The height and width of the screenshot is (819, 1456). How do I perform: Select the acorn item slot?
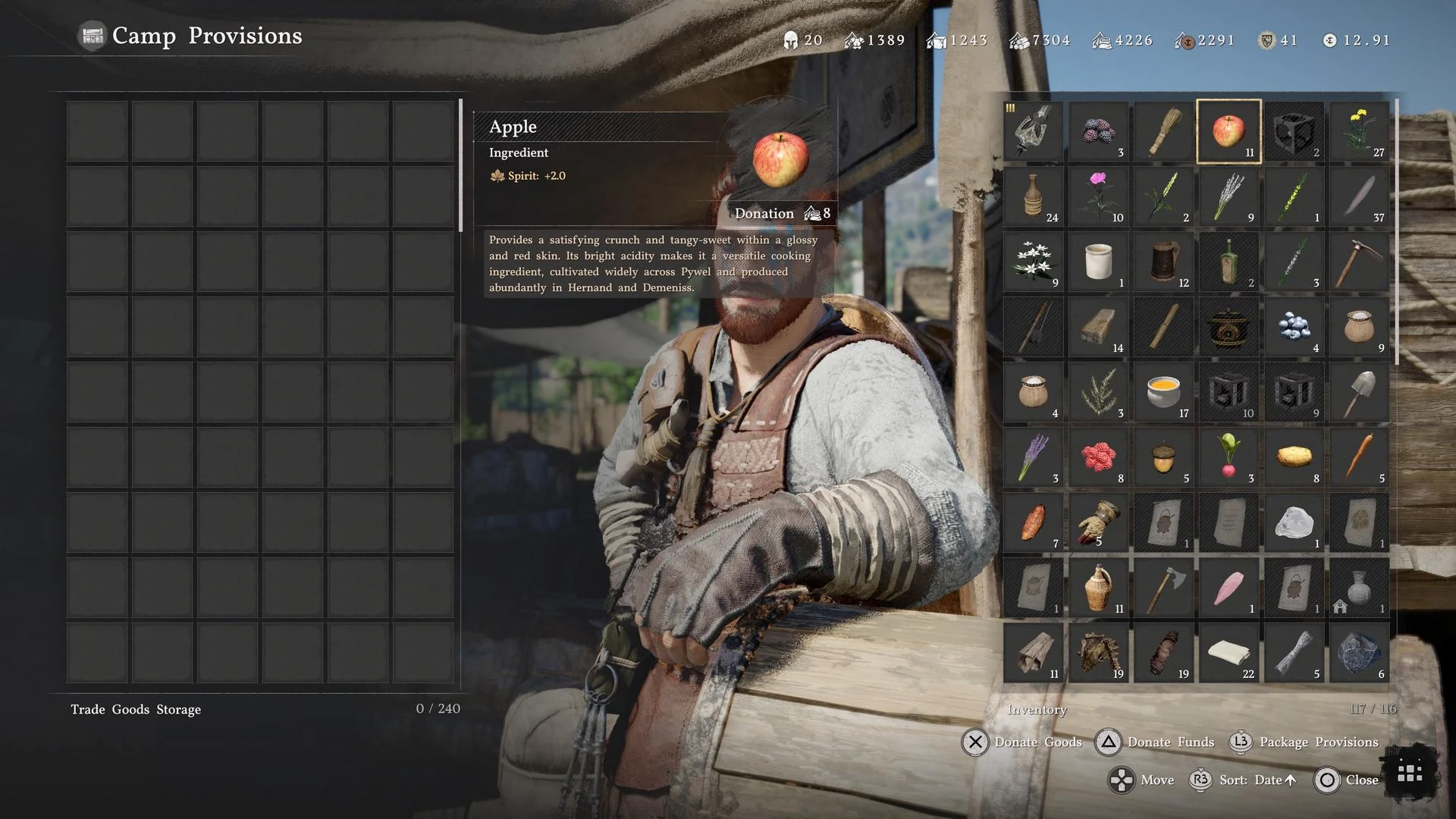click(1163, 457)
